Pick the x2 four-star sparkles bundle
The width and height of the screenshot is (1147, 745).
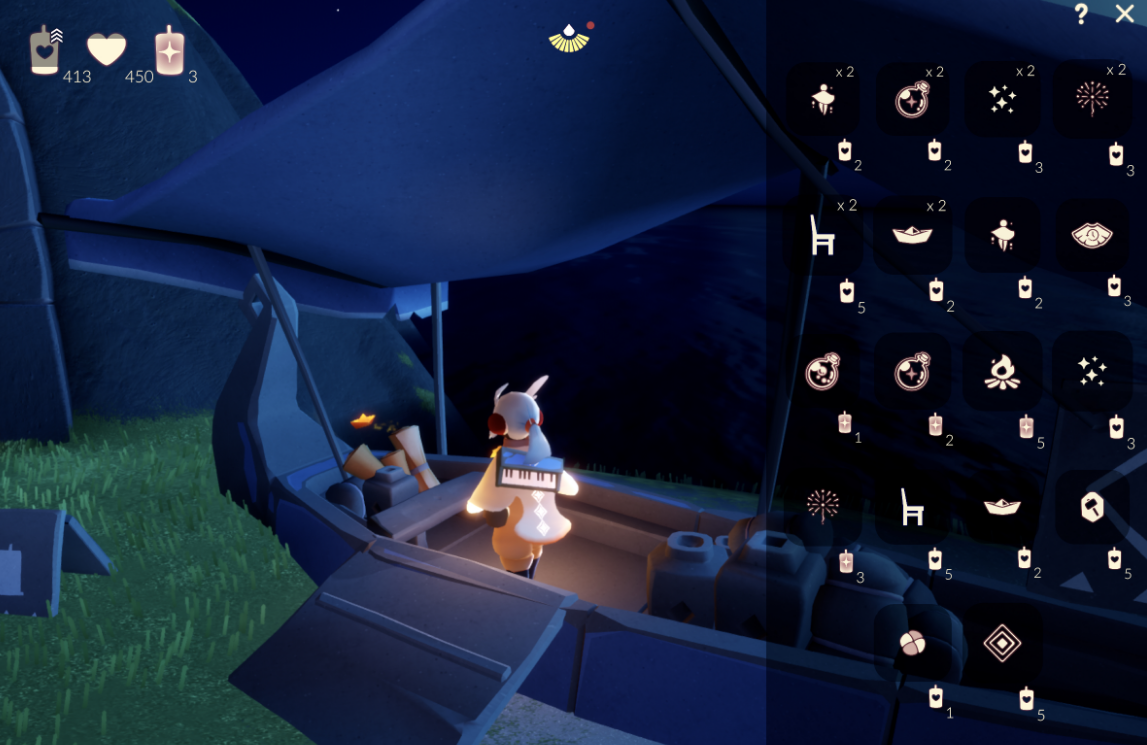(1002, 99)
